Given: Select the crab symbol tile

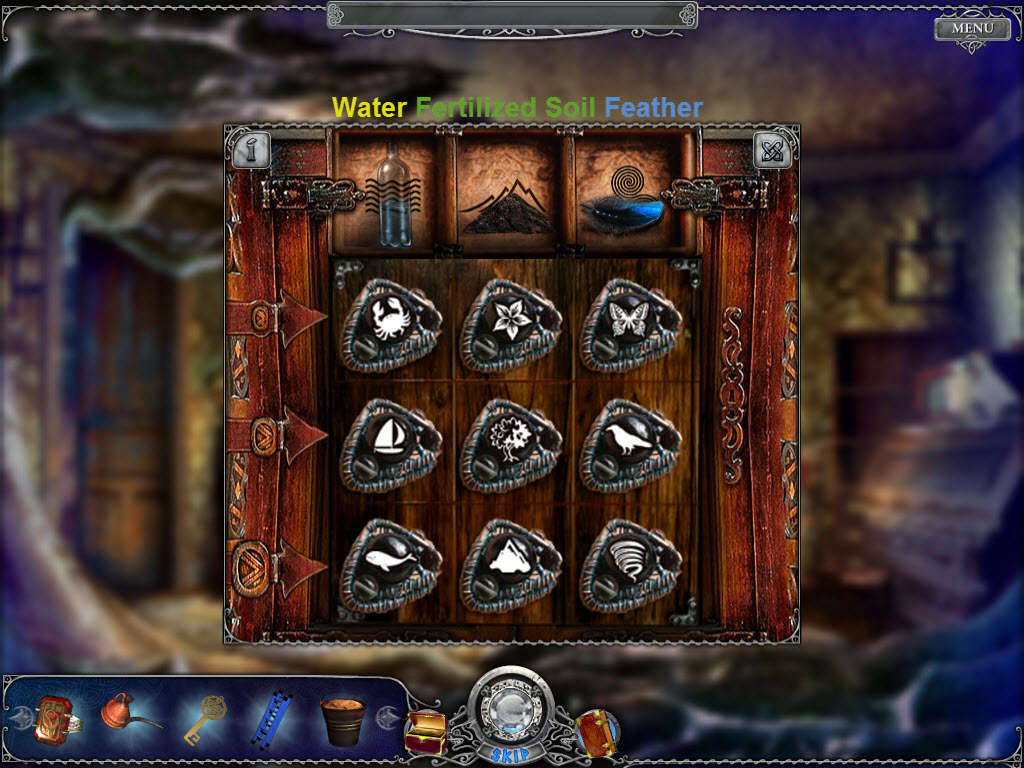Looking at the screenshot, I should 389,321.
